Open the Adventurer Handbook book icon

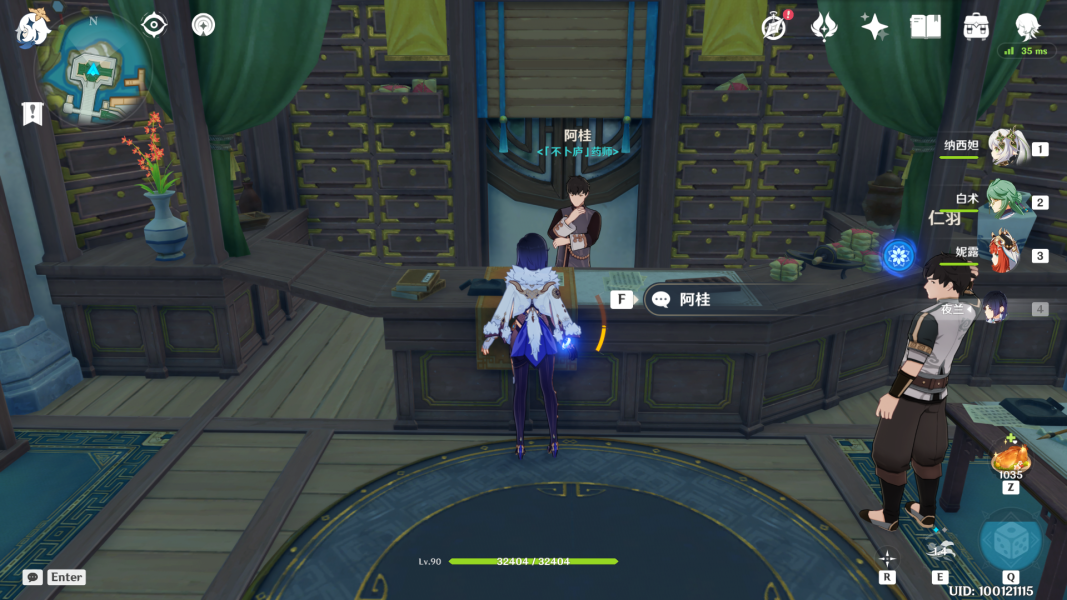[926, 27]
